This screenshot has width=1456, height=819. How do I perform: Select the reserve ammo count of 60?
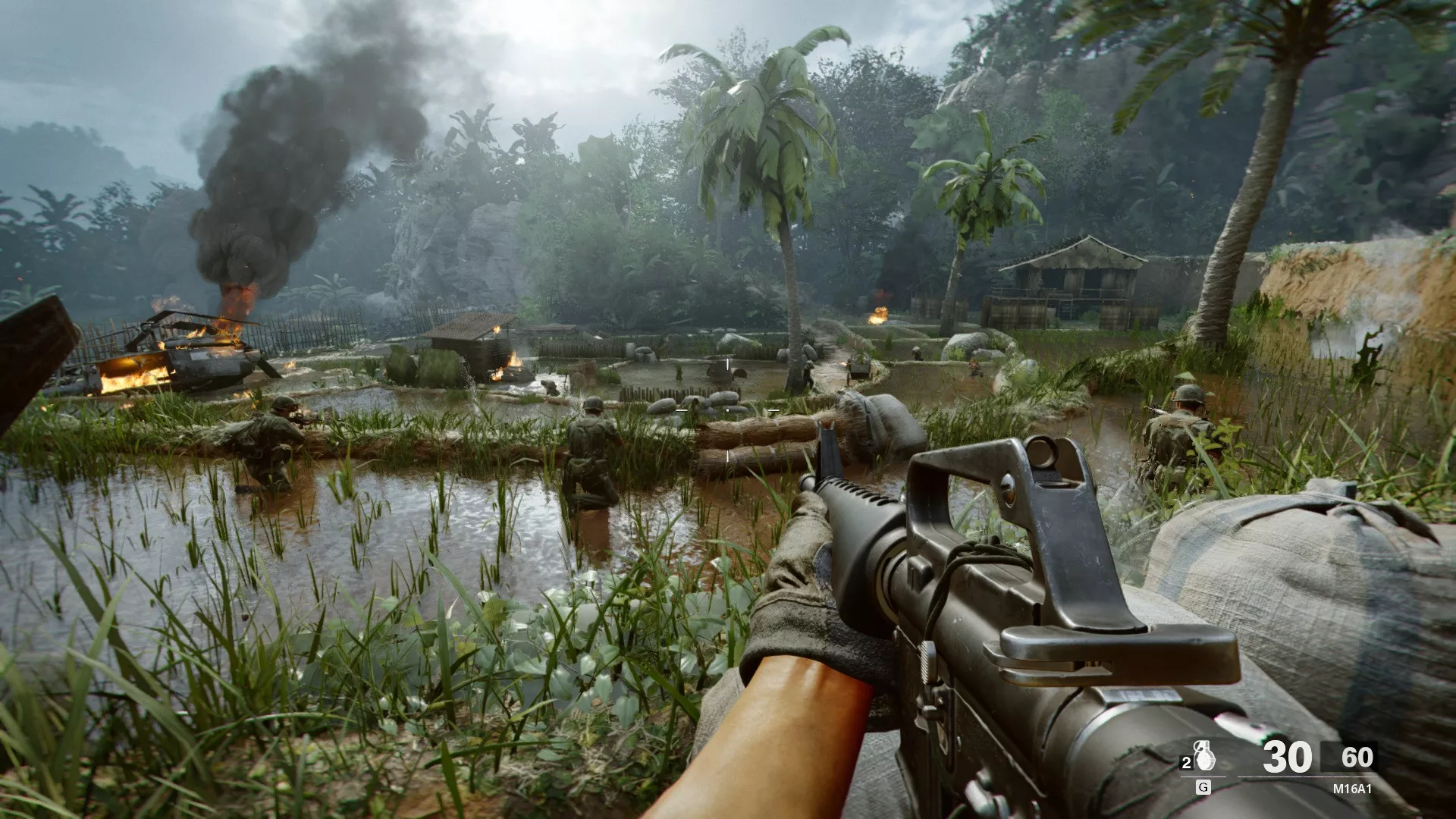1357,756
